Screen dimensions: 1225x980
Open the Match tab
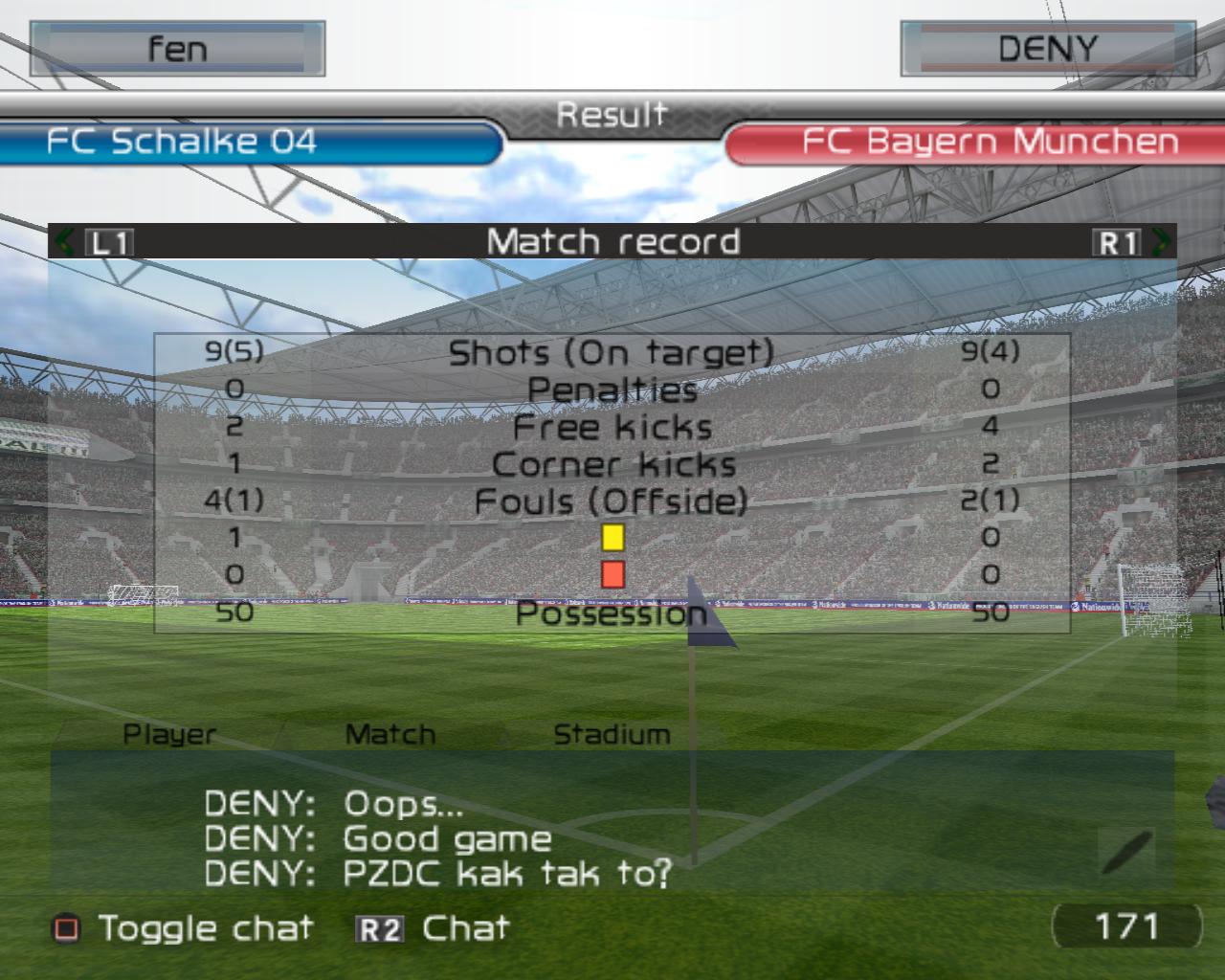pos(390,734)
